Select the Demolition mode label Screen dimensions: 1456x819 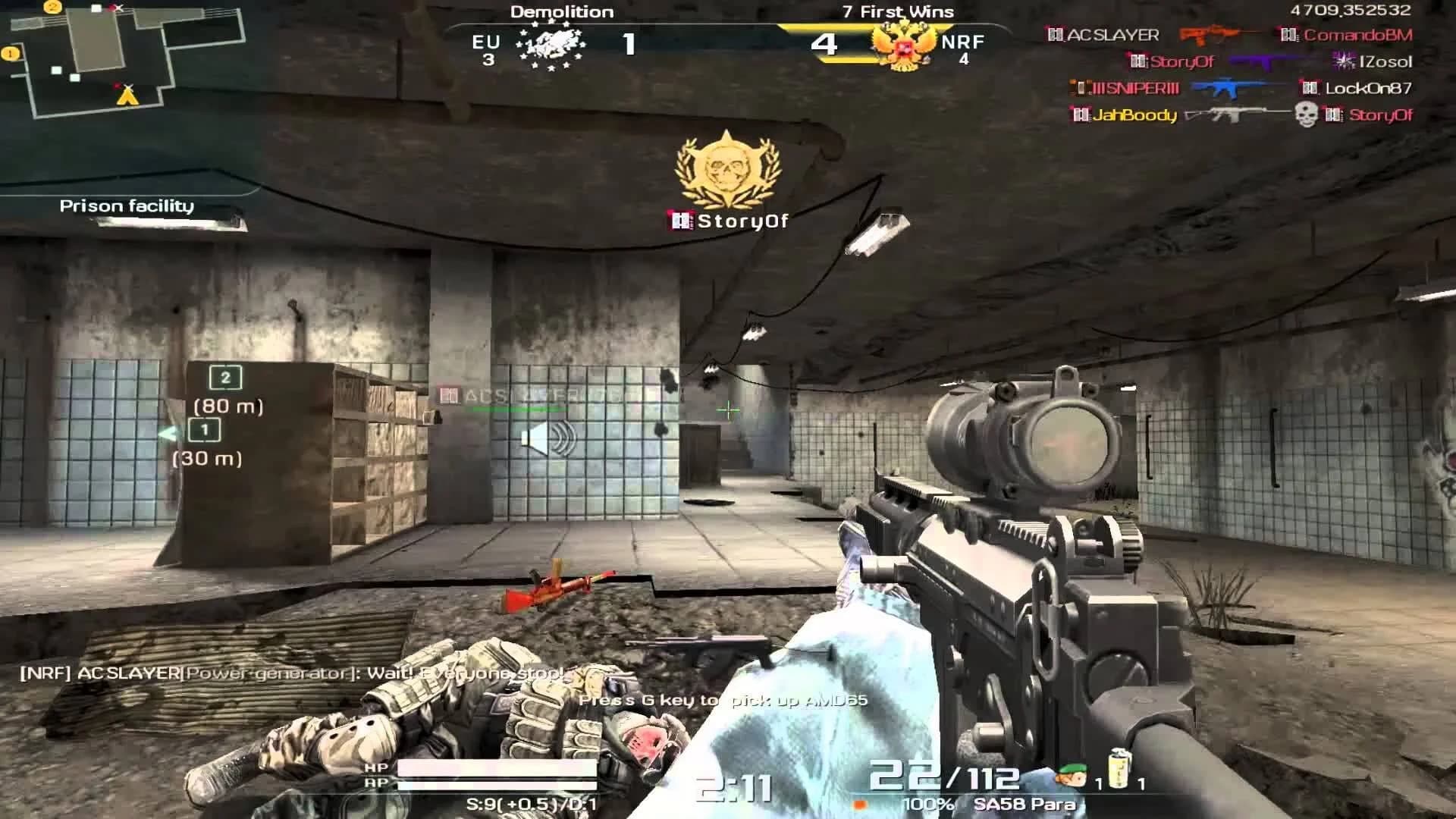pos(561,11)
